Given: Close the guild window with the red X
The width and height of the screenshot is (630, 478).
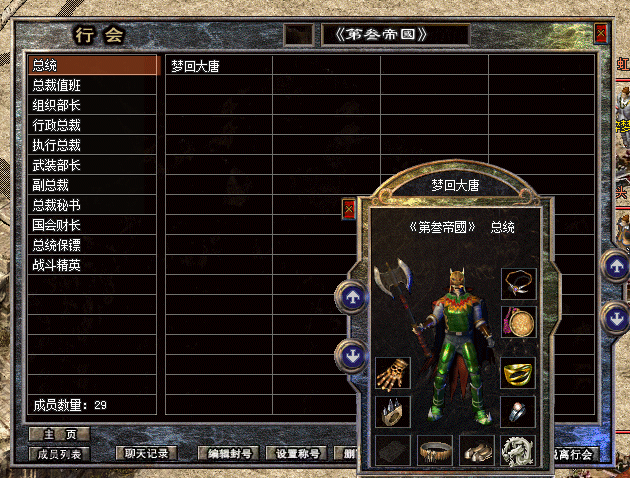Looking at the screenshot, I should 600,34.
